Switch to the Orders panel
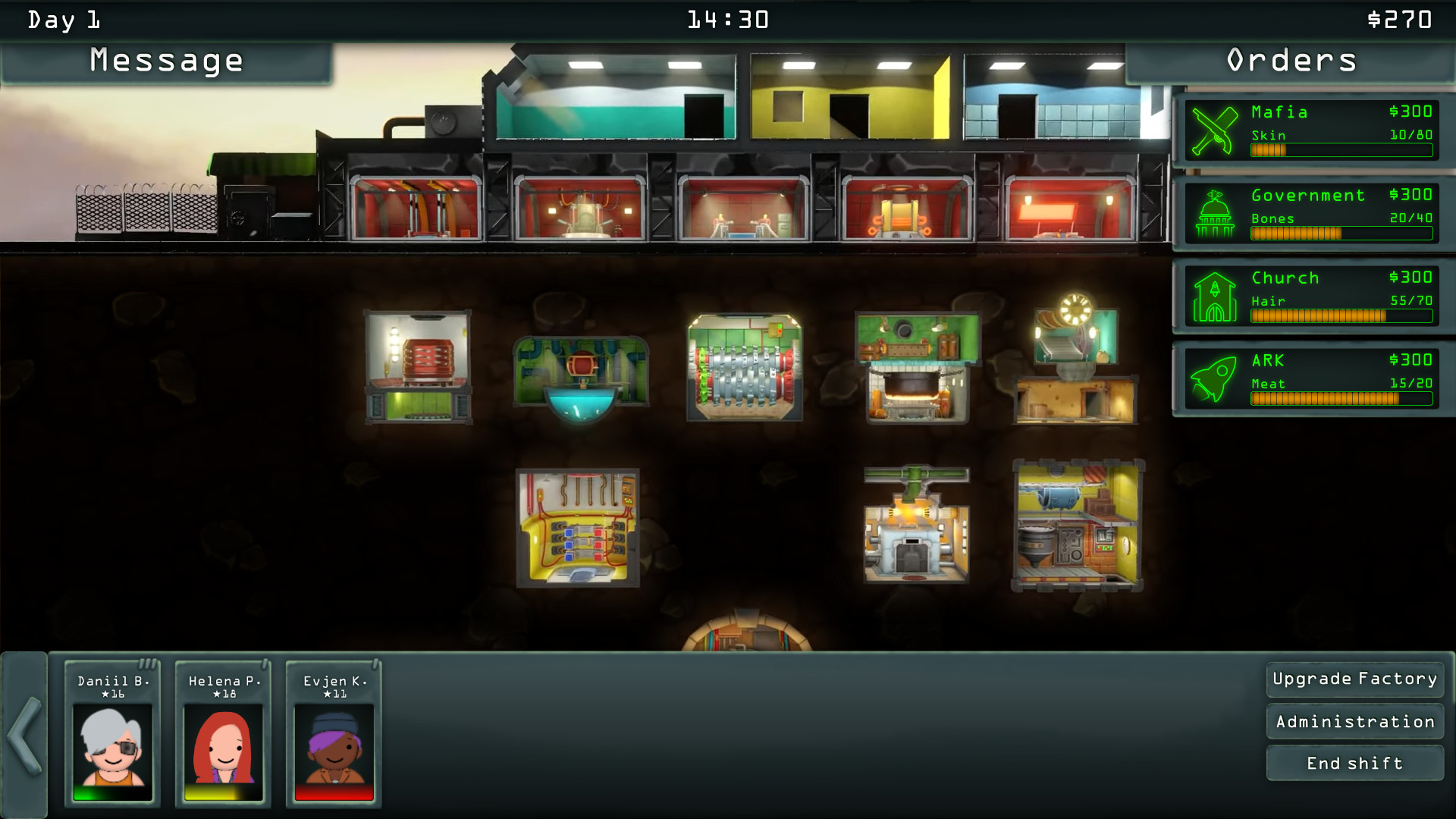The width and height of the screenshot is (1456, 819). [x=1289, y=61]
